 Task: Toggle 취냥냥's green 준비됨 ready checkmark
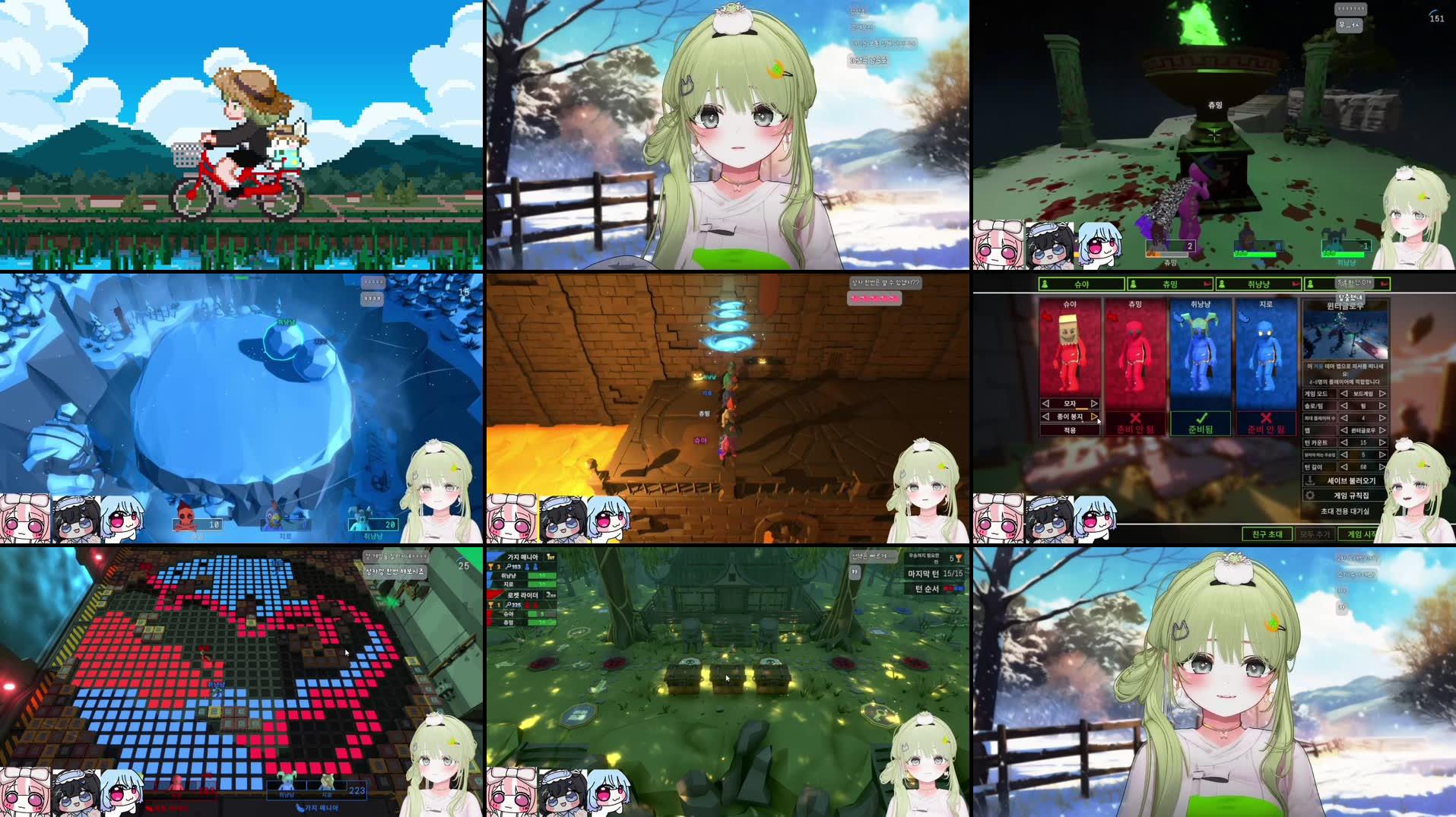tap(1201, 418)
